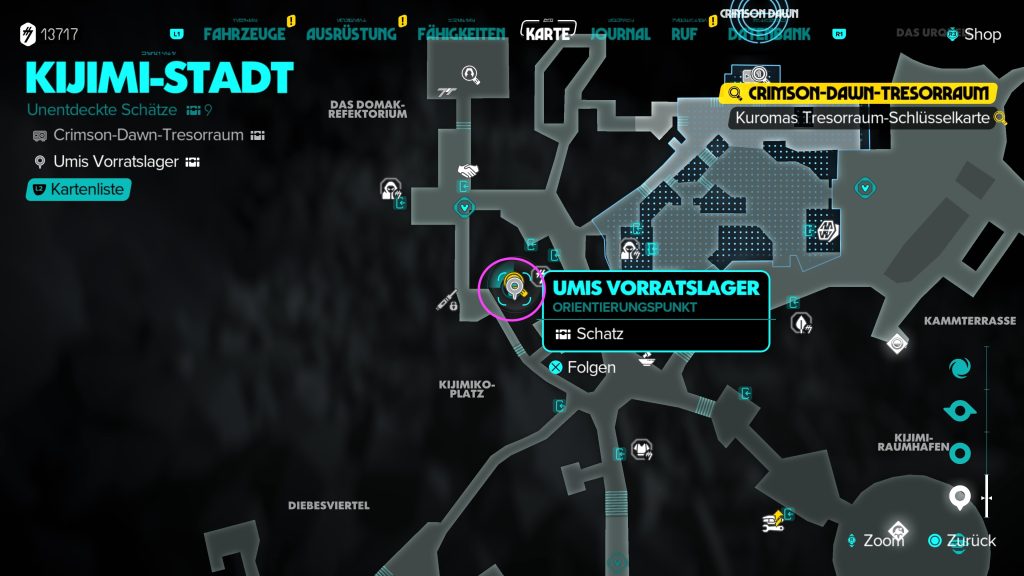Open the Journal tab
This screenshot has height=576, width=1024.
pyautogui.click(x=620, y=34)
